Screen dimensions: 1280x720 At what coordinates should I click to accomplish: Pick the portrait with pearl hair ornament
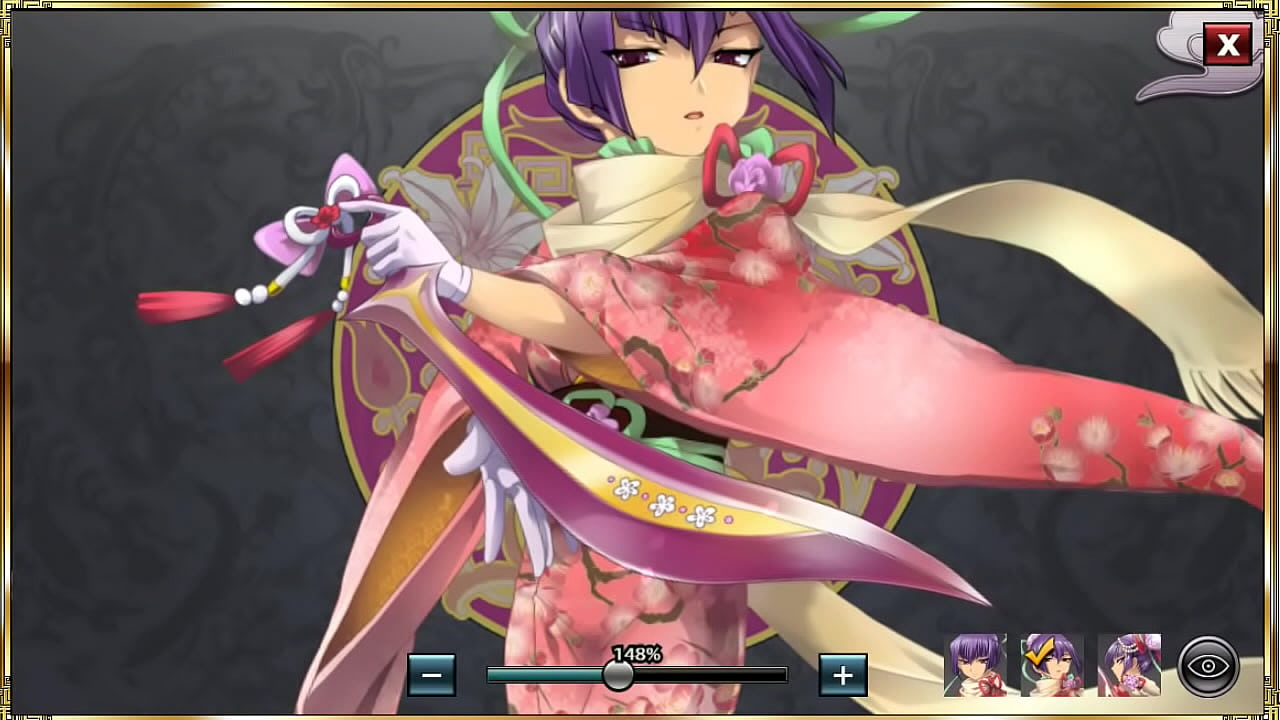[x=1129, y=665]
